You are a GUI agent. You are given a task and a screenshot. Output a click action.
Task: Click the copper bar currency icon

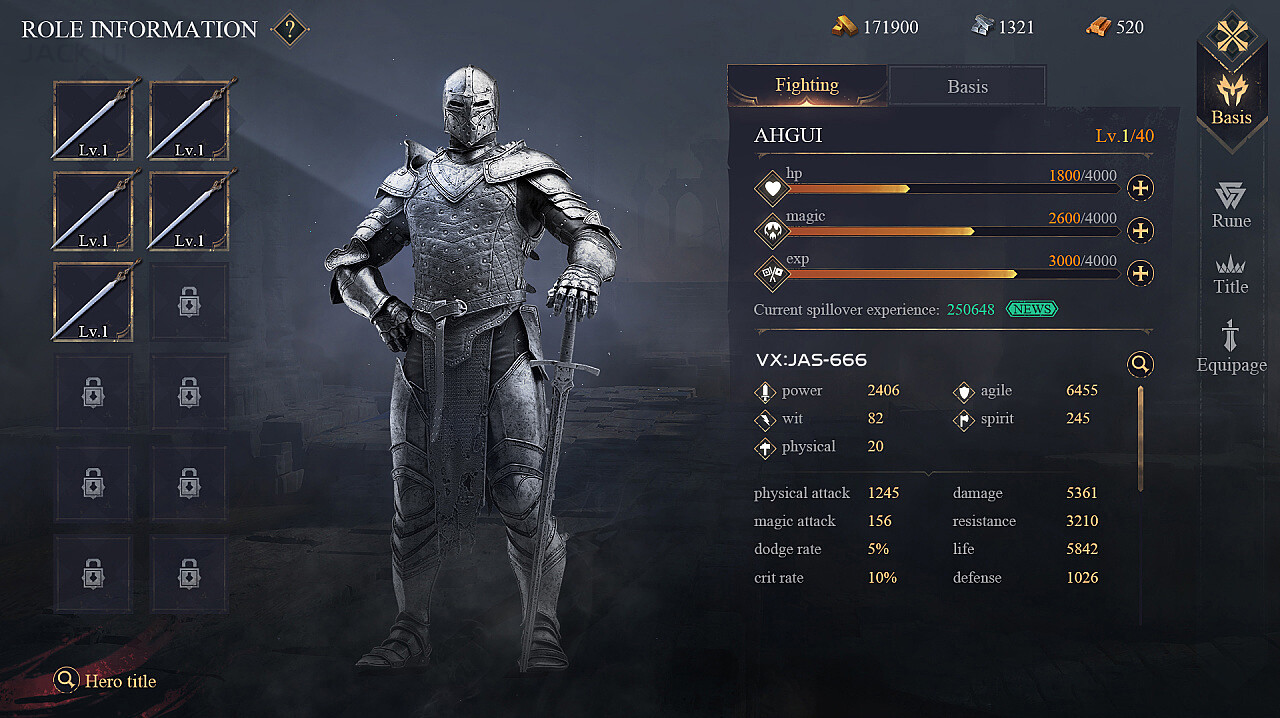(x=1098, y=27)
